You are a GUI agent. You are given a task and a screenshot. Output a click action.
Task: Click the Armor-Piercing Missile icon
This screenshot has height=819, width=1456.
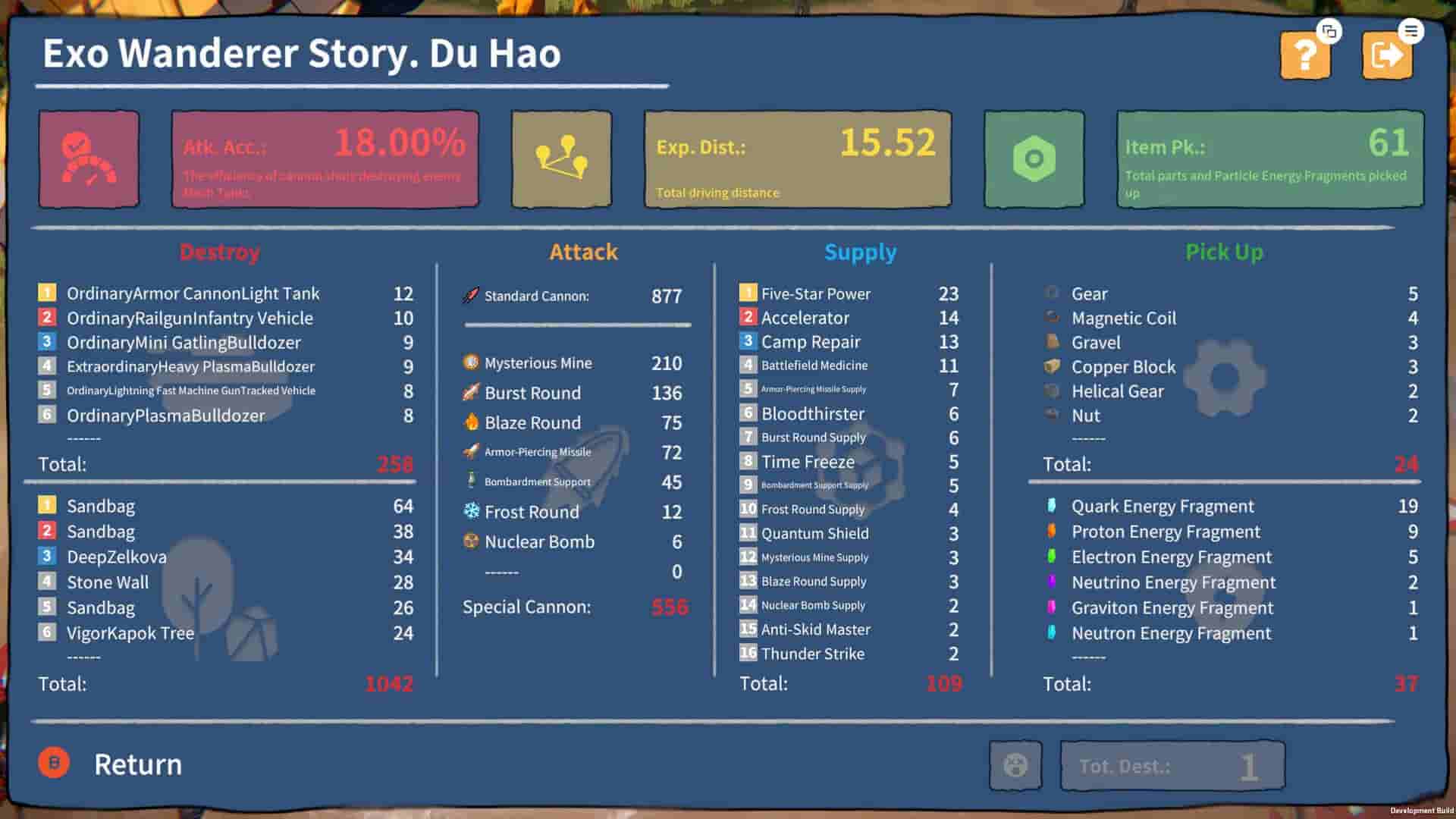point(469,451)
